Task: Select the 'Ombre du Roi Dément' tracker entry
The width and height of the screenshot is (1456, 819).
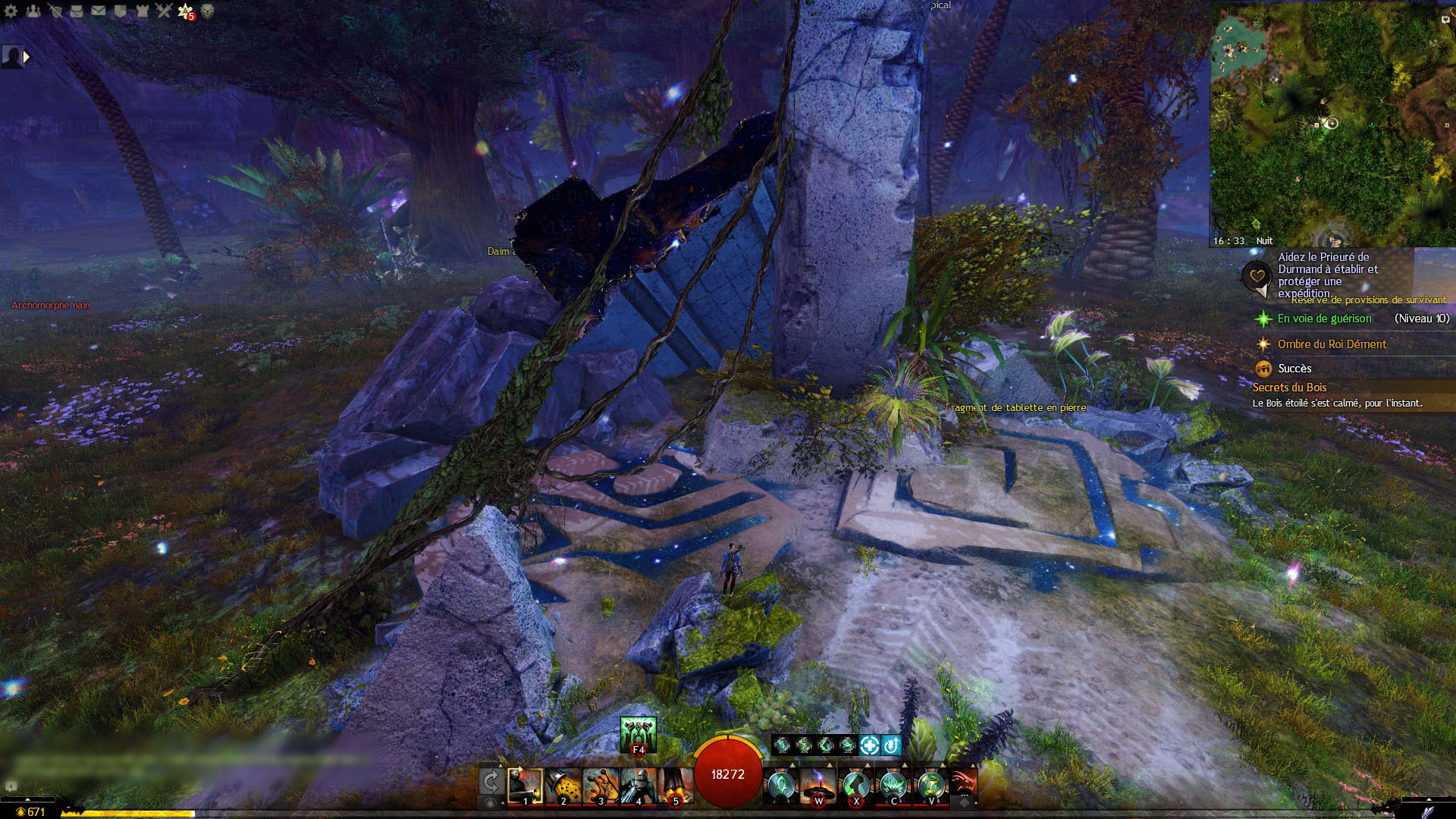Action: [1332, 344]
